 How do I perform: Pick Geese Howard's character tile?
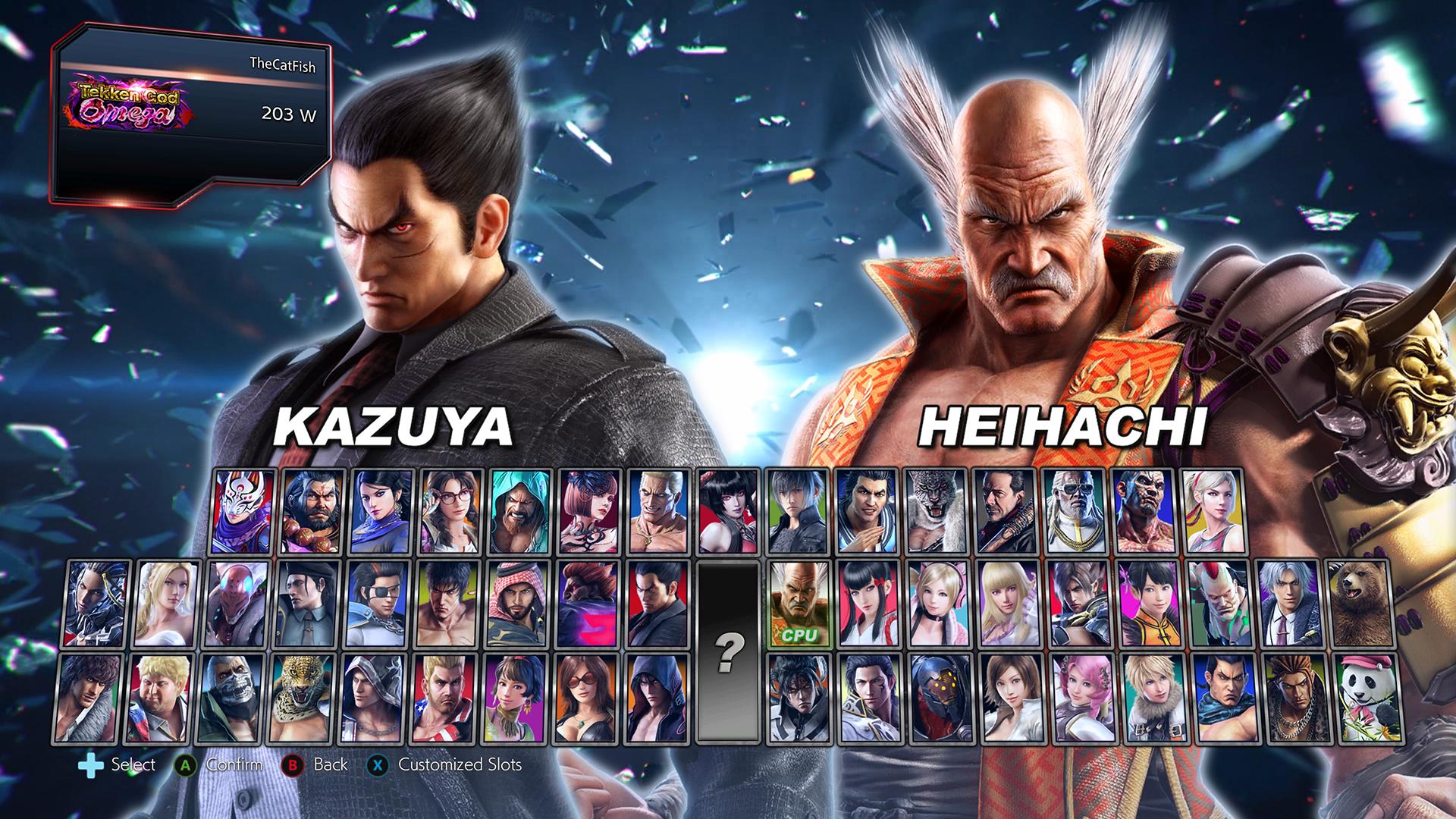661,511
